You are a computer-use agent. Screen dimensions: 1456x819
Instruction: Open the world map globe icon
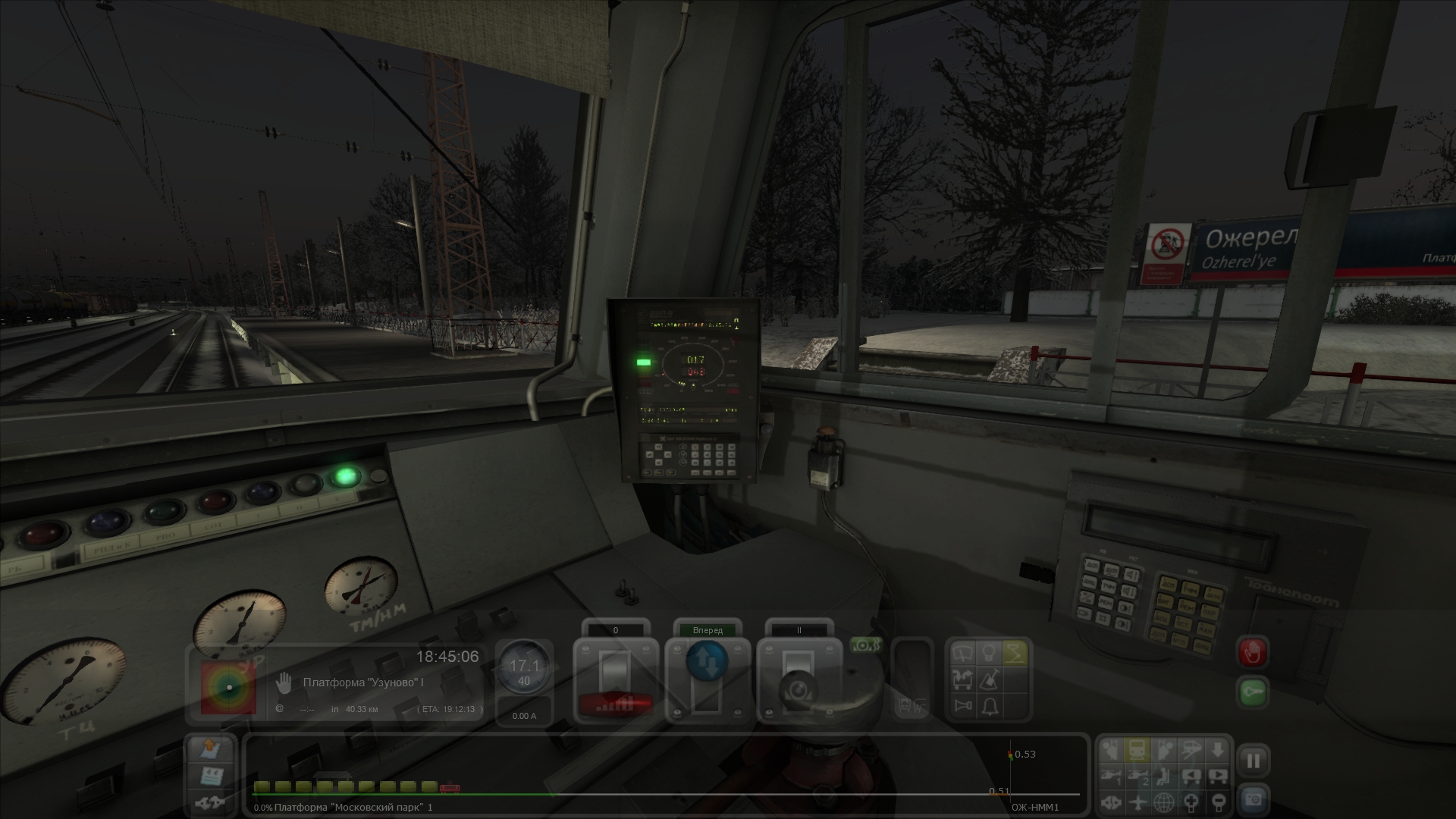pos(1164,802)
